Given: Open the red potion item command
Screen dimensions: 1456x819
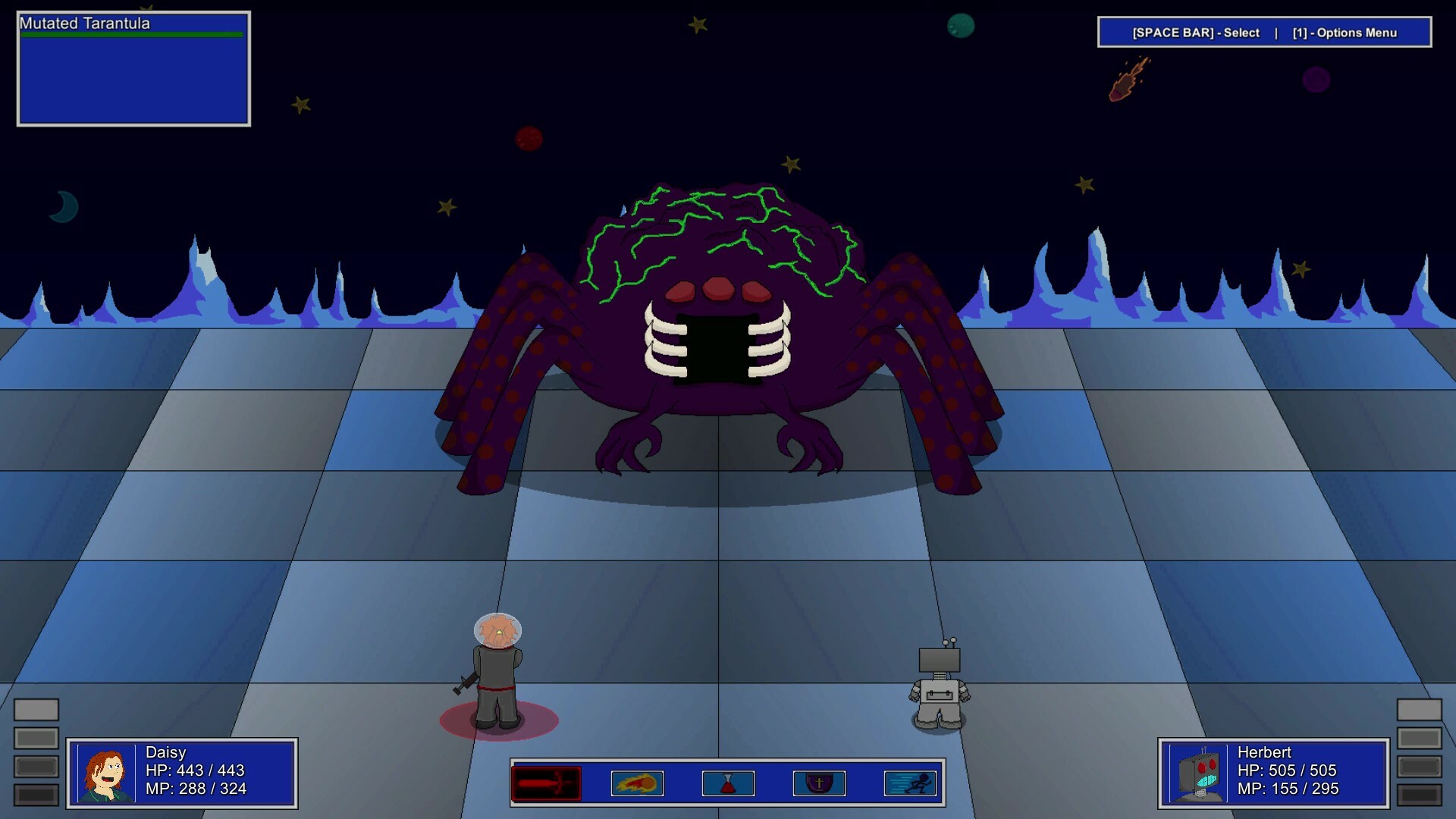Looking at the screenshot, I should tap(728, 783).
